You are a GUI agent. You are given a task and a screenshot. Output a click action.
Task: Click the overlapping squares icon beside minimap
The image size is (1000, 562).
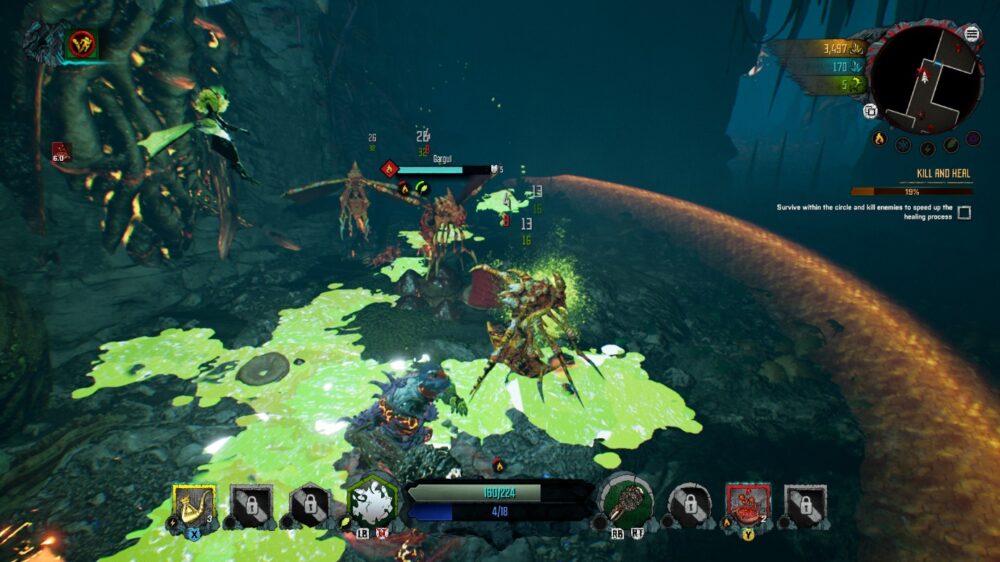pyautogui.click(x=871, y=111)
